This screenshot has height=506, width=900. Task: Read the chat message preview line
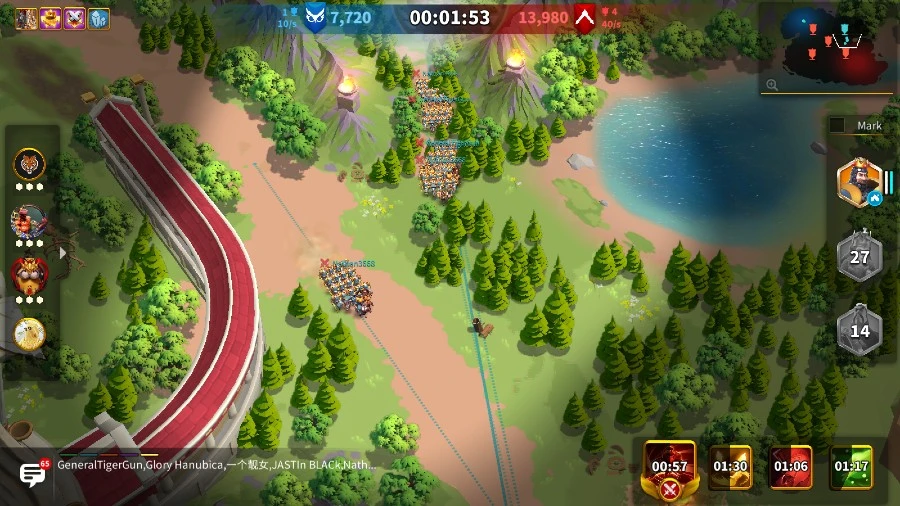216,465
